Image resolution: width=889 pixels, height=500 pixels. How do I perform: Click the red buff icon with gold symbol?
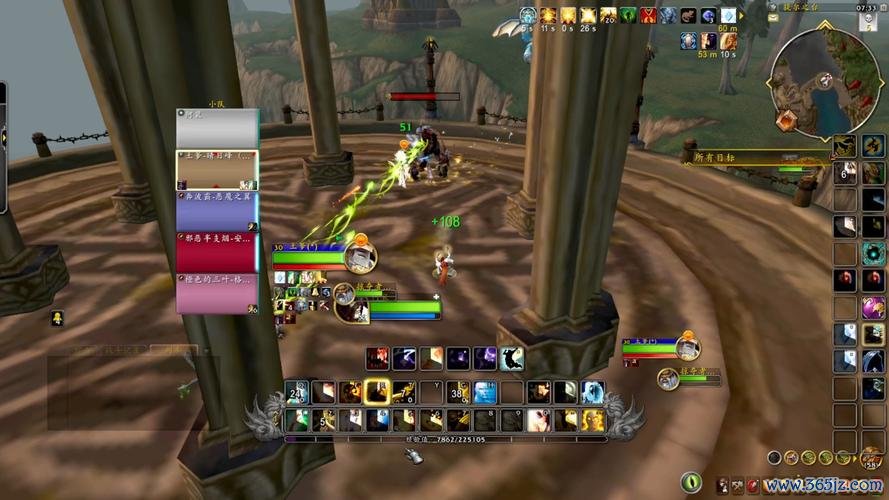click(x=648, y=15)
